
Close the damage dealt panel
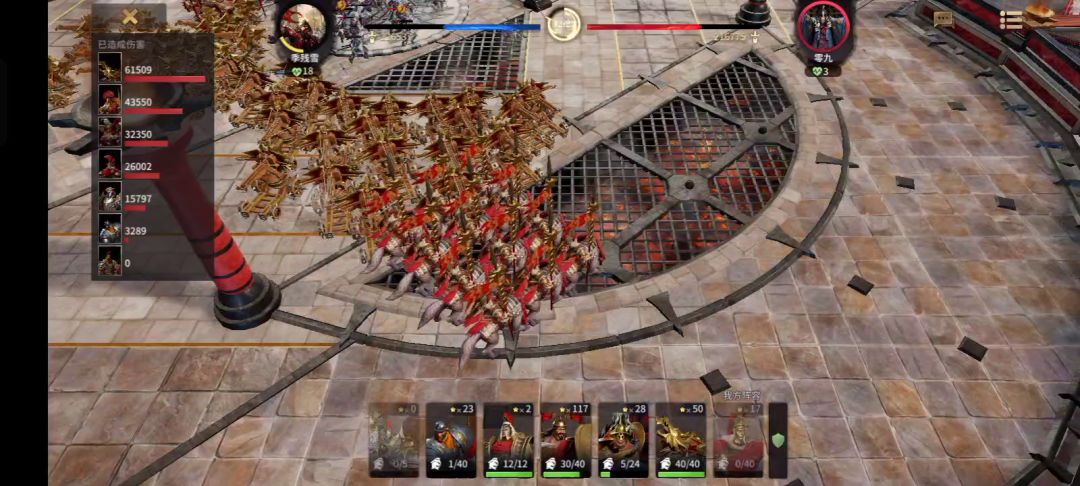point(129,17)
